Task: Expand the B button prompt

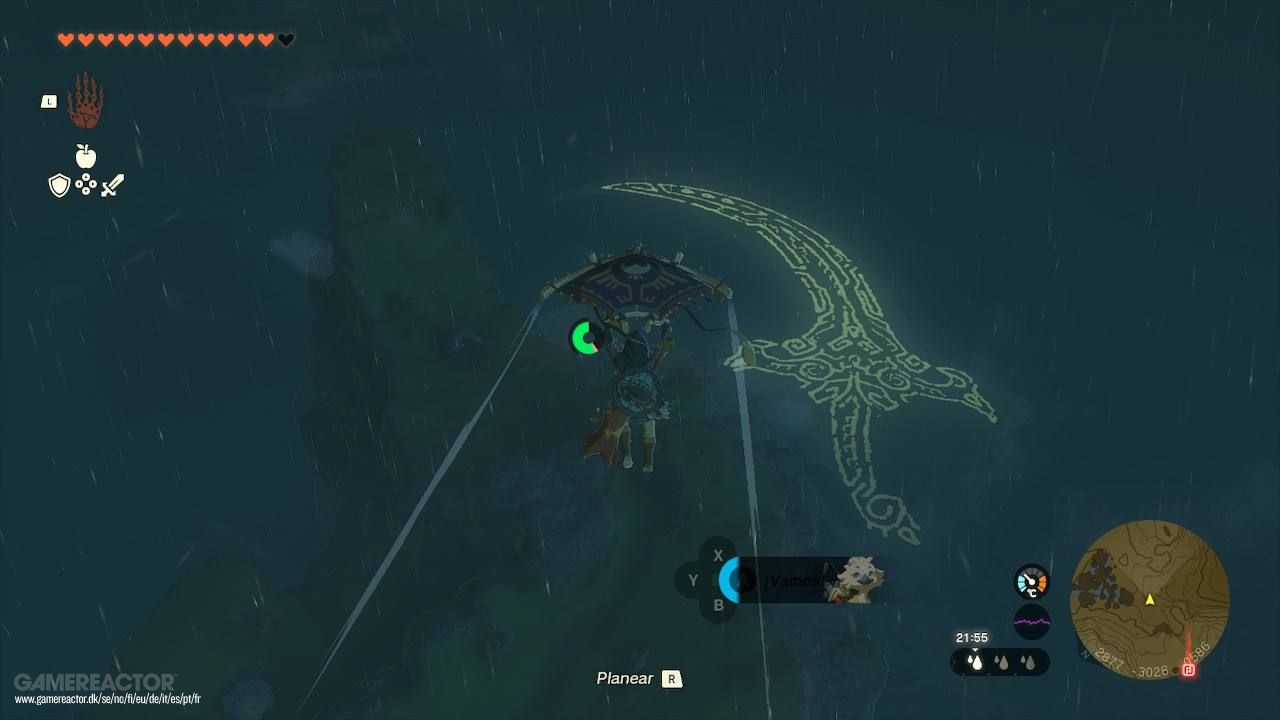Action: 717,604
